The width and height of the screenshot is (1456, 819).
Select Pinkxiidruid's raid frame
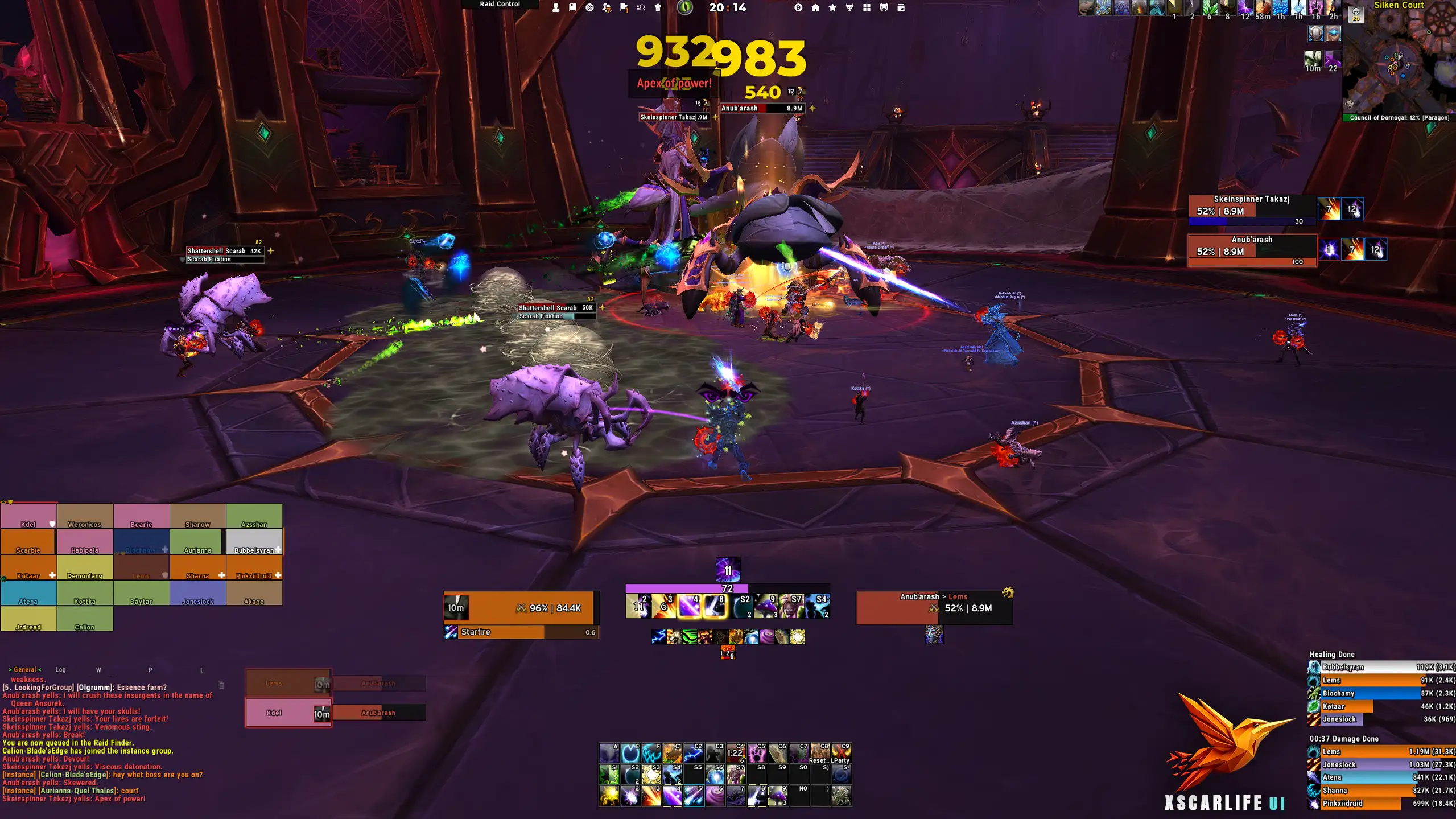[x=254, y=567]
